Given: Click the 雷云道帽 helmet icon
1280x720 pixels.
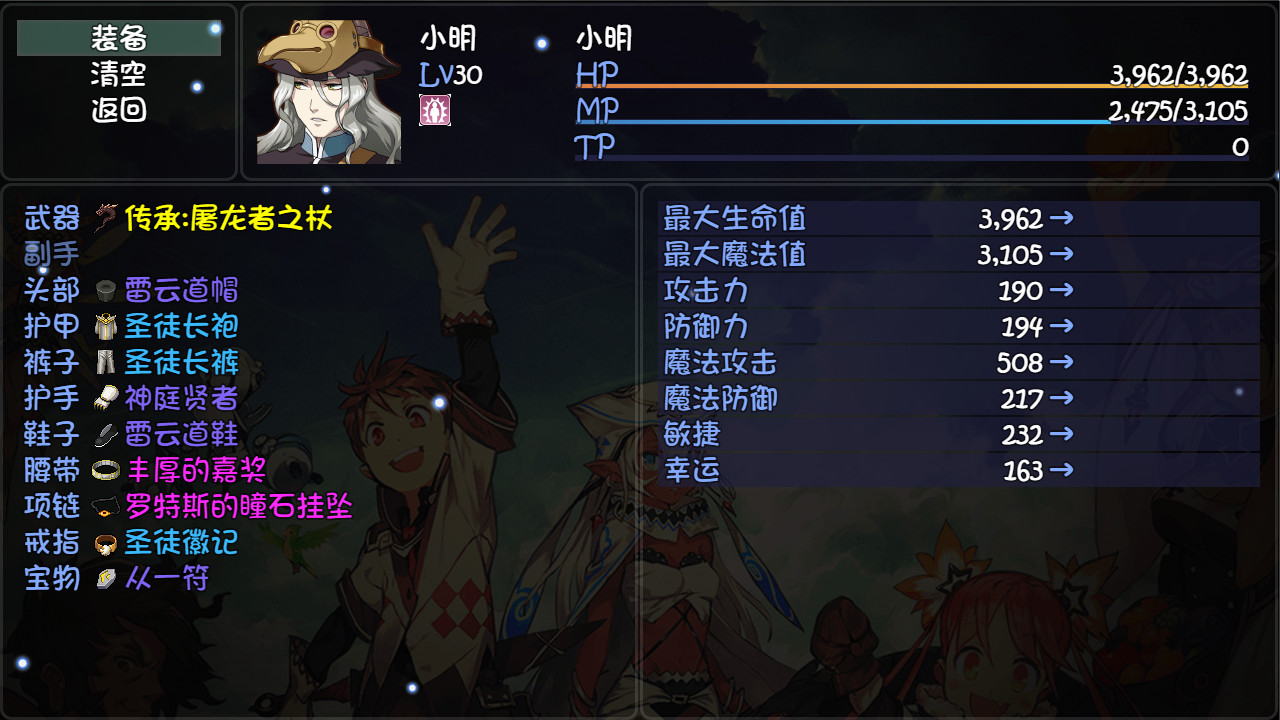Looking at the screenshot, I should [x=107, y=291].
